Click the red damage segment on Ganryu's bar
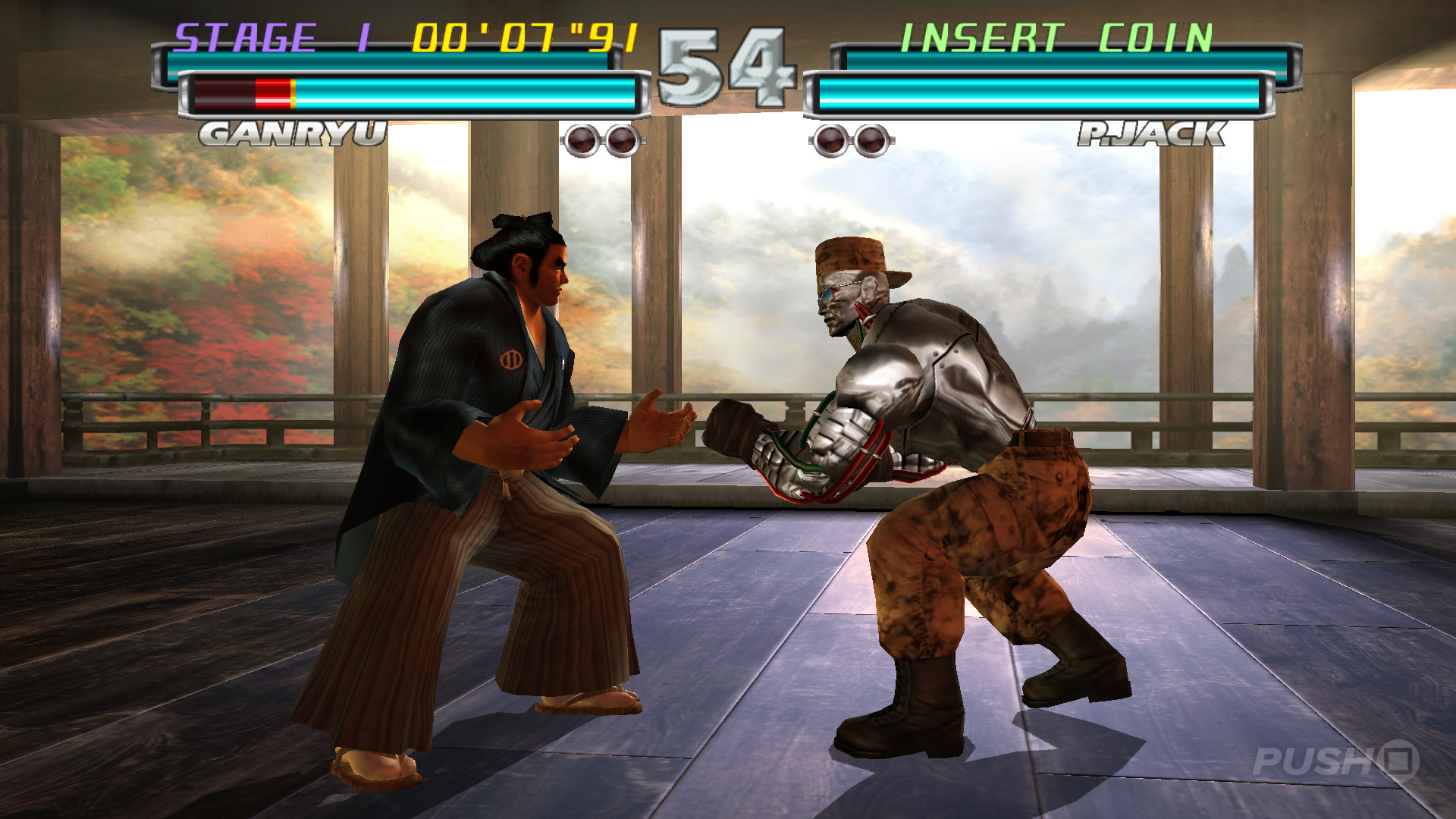The width and height of the screenshot is (1456, 819). click(273, 93)
